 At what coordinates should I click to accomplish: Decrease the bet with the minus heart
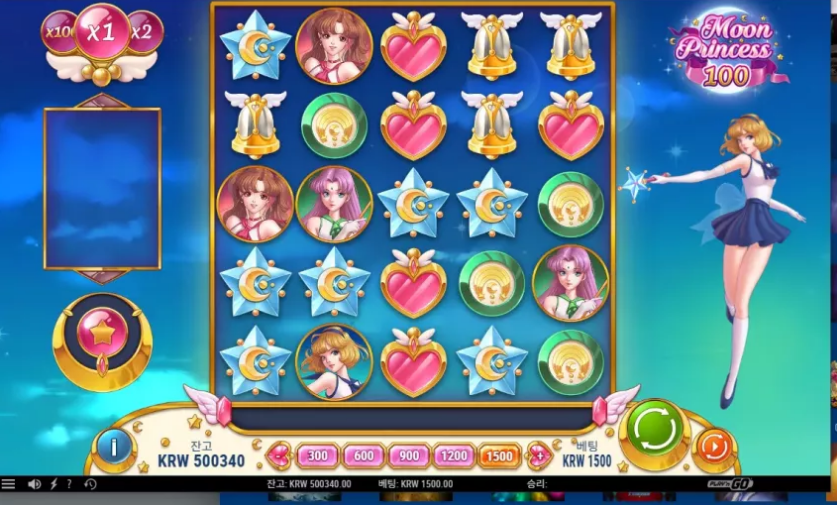coord(279,456)
